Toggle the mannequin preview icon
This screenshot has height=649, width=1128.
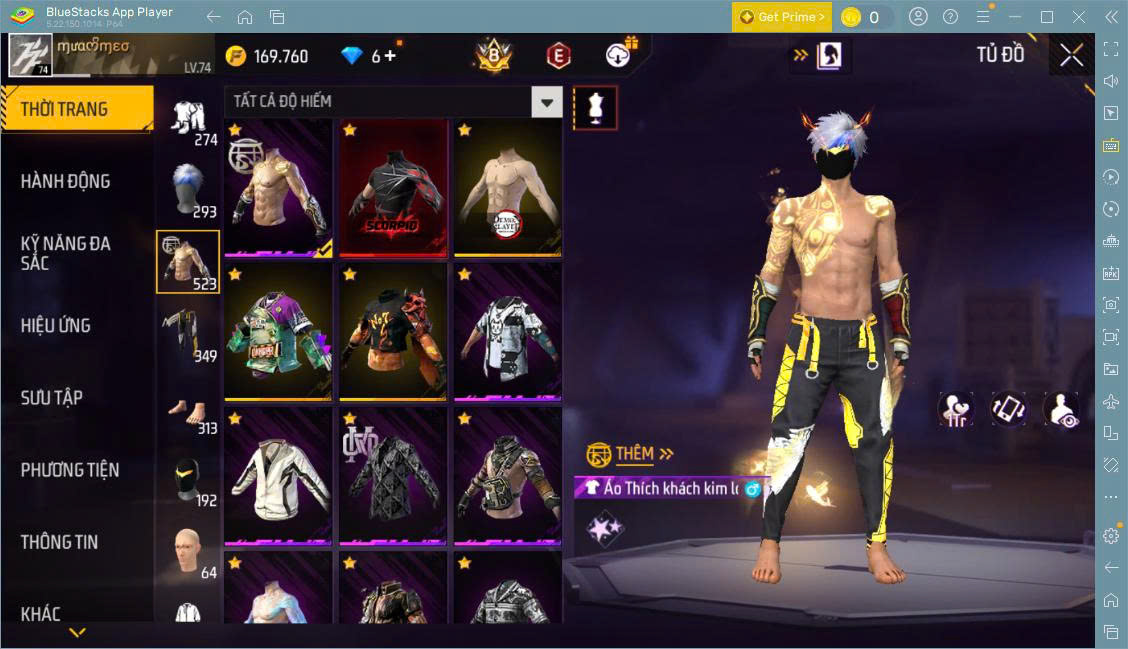pos(595,107)
